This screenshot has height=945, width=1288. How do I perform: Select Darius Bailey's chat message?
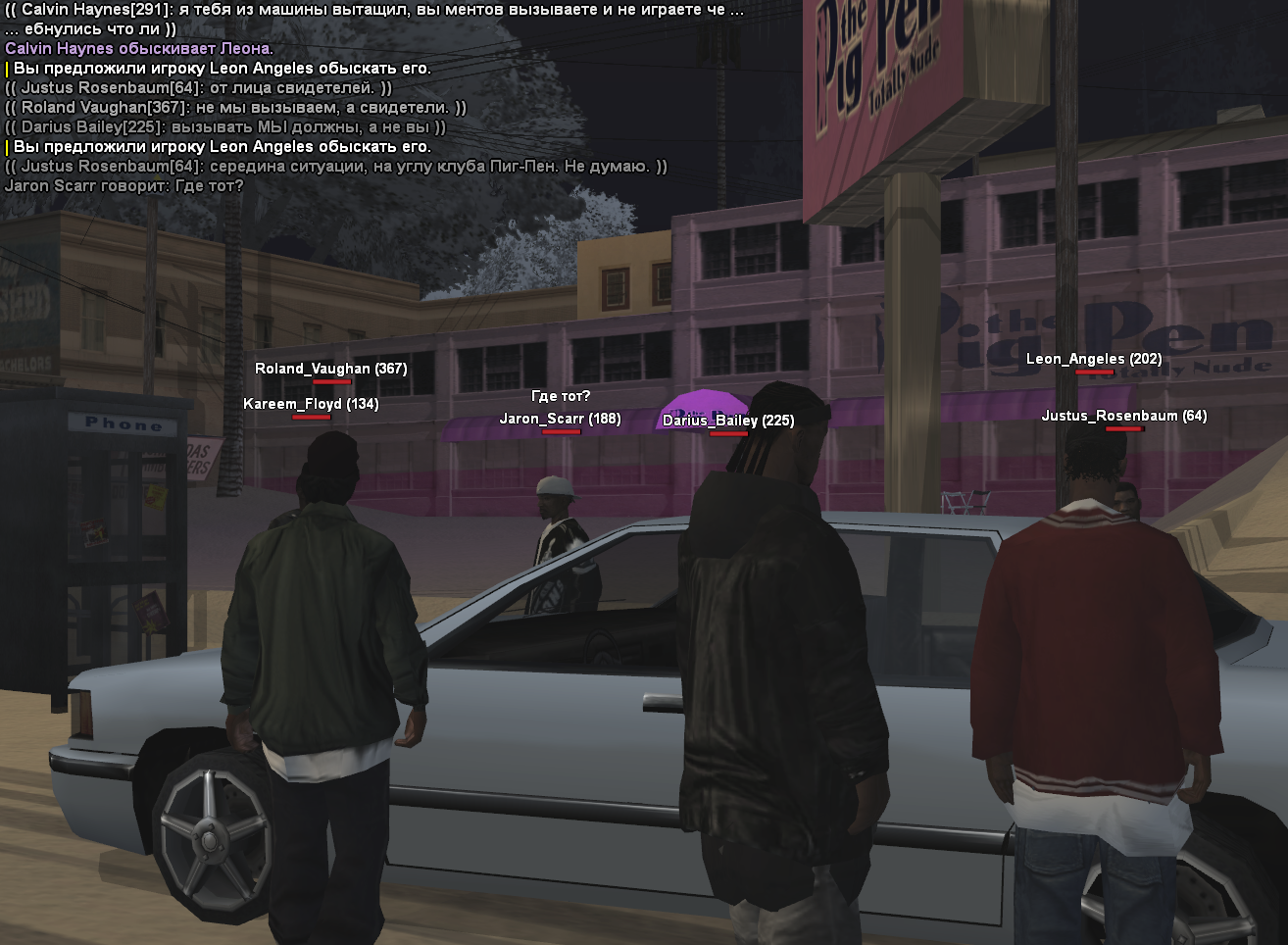(x=225, y=127)
